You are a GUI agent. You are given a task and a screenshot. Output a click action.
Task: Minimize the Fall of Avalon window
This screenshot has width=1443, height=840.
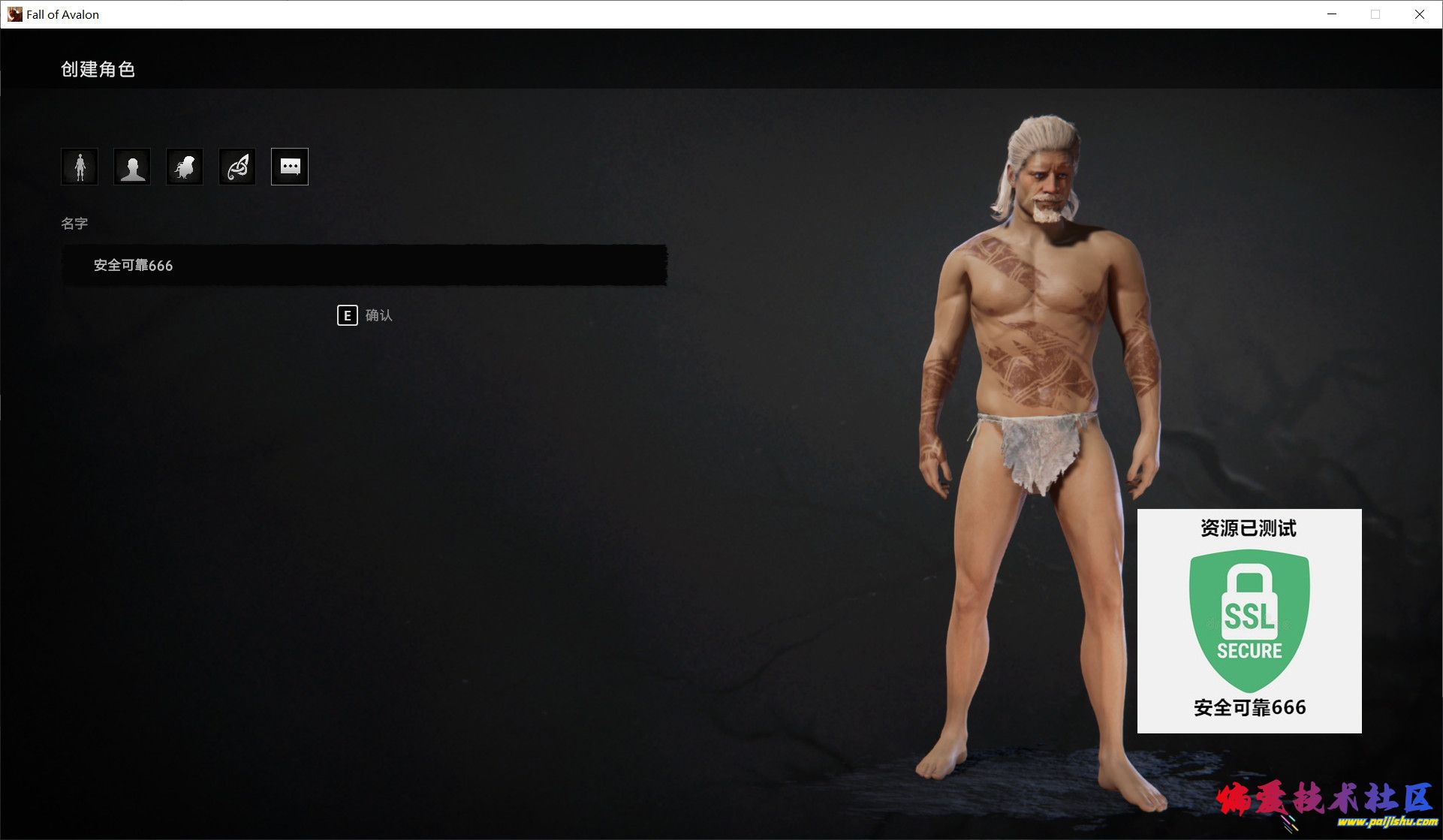pyautogui.click(x=1332, y=14)
